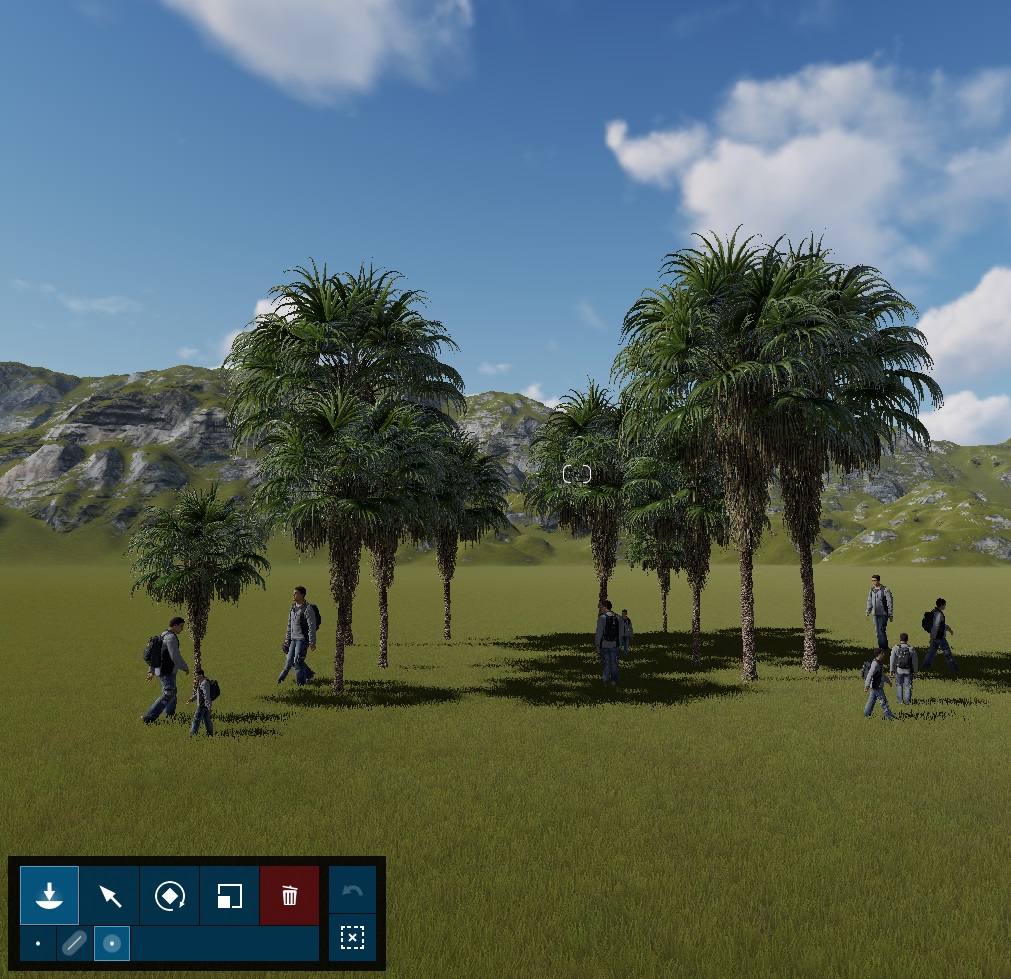Choose single dot placement mode

pos(38,943)
